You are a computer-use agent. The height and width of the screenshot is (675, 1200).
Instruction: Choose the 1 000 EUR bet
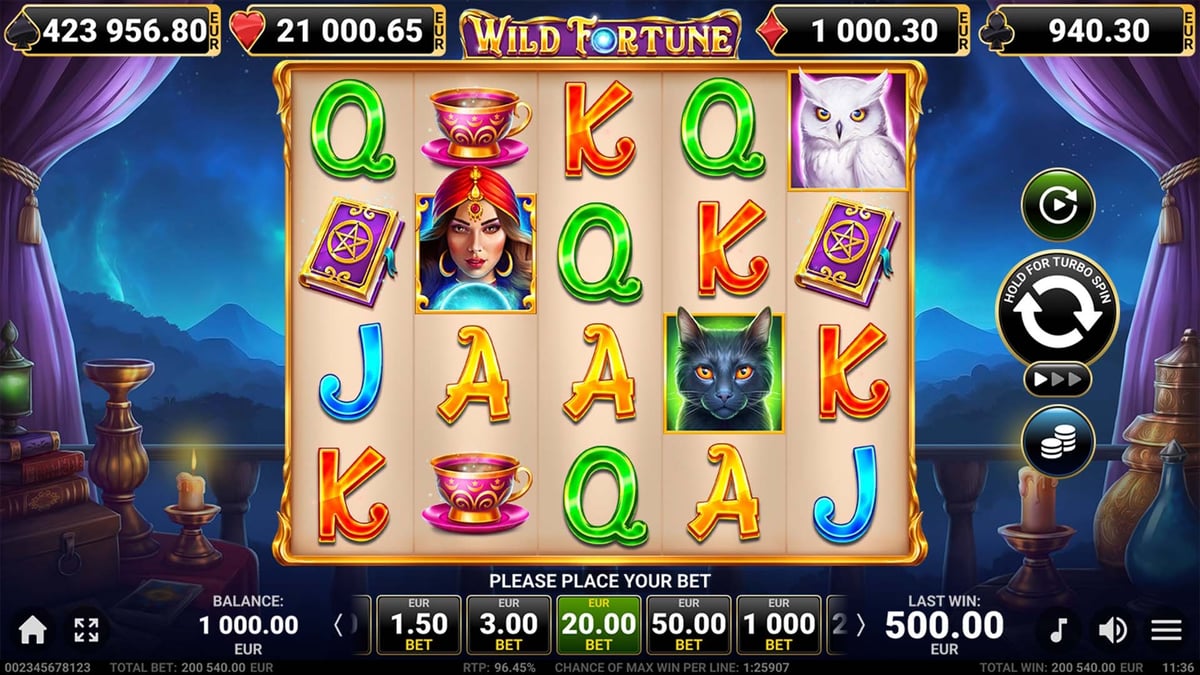coord(778,626)
